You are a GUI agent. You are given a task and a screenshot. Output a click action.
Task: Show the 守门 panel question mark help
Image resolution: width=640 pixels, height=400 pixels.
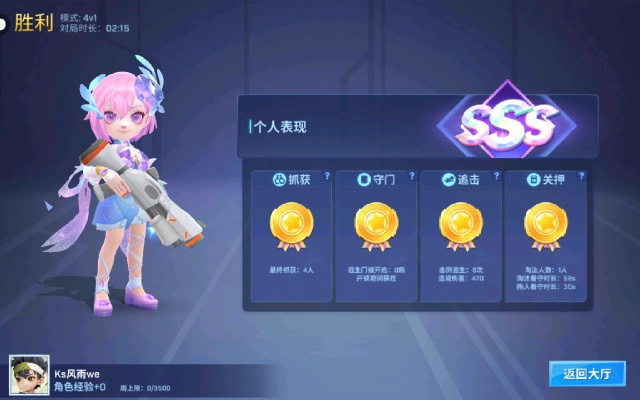(411, 176)
